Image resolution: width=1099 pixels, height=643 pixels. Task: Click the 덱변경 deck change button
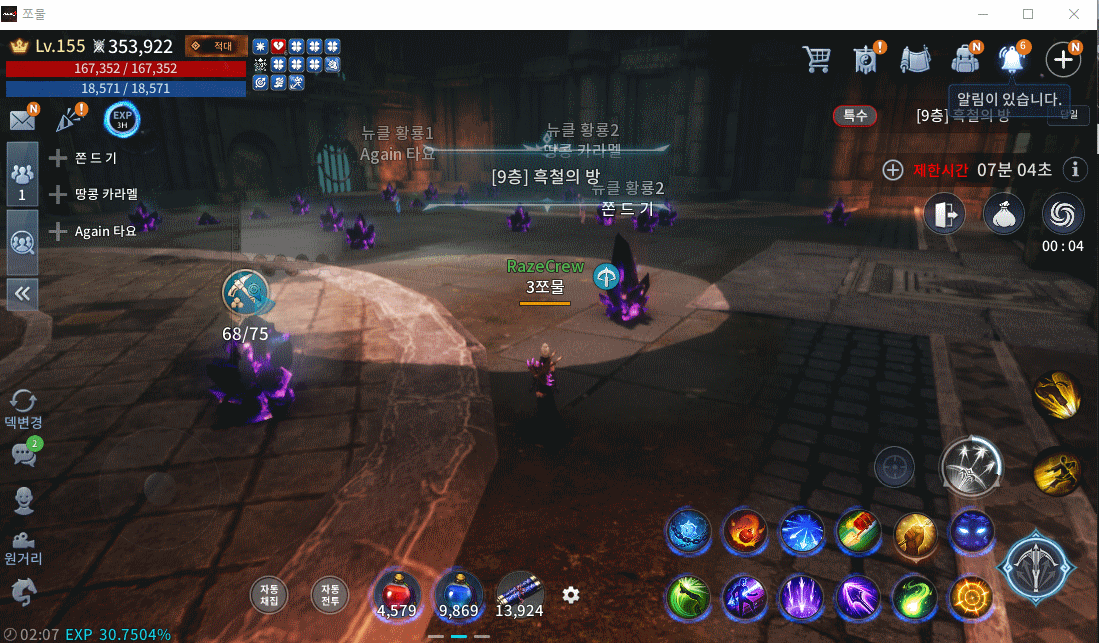(23, 408)
